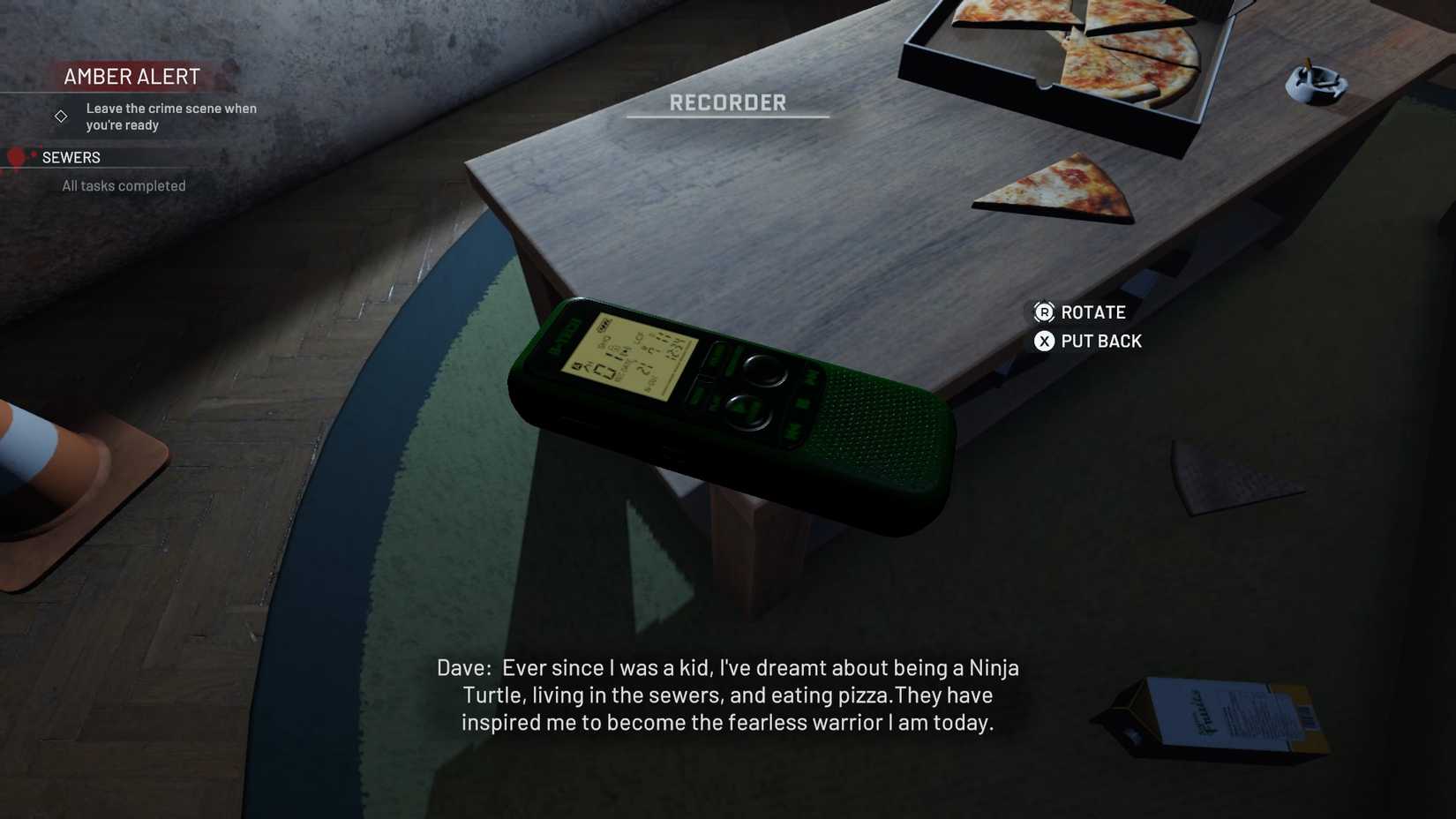Open the RECORDER title tab
This screenshot has width=1456, height=819.
coord(726,102)
